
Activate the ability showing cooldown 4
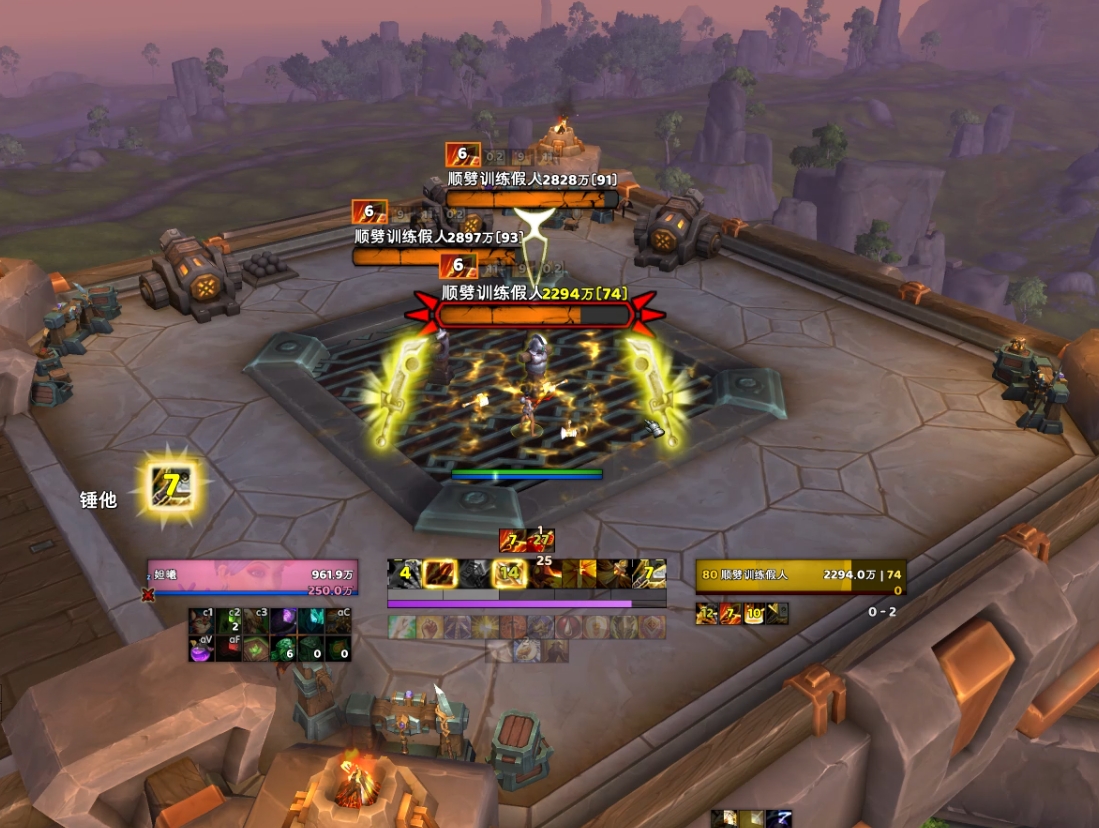[403, 573]
